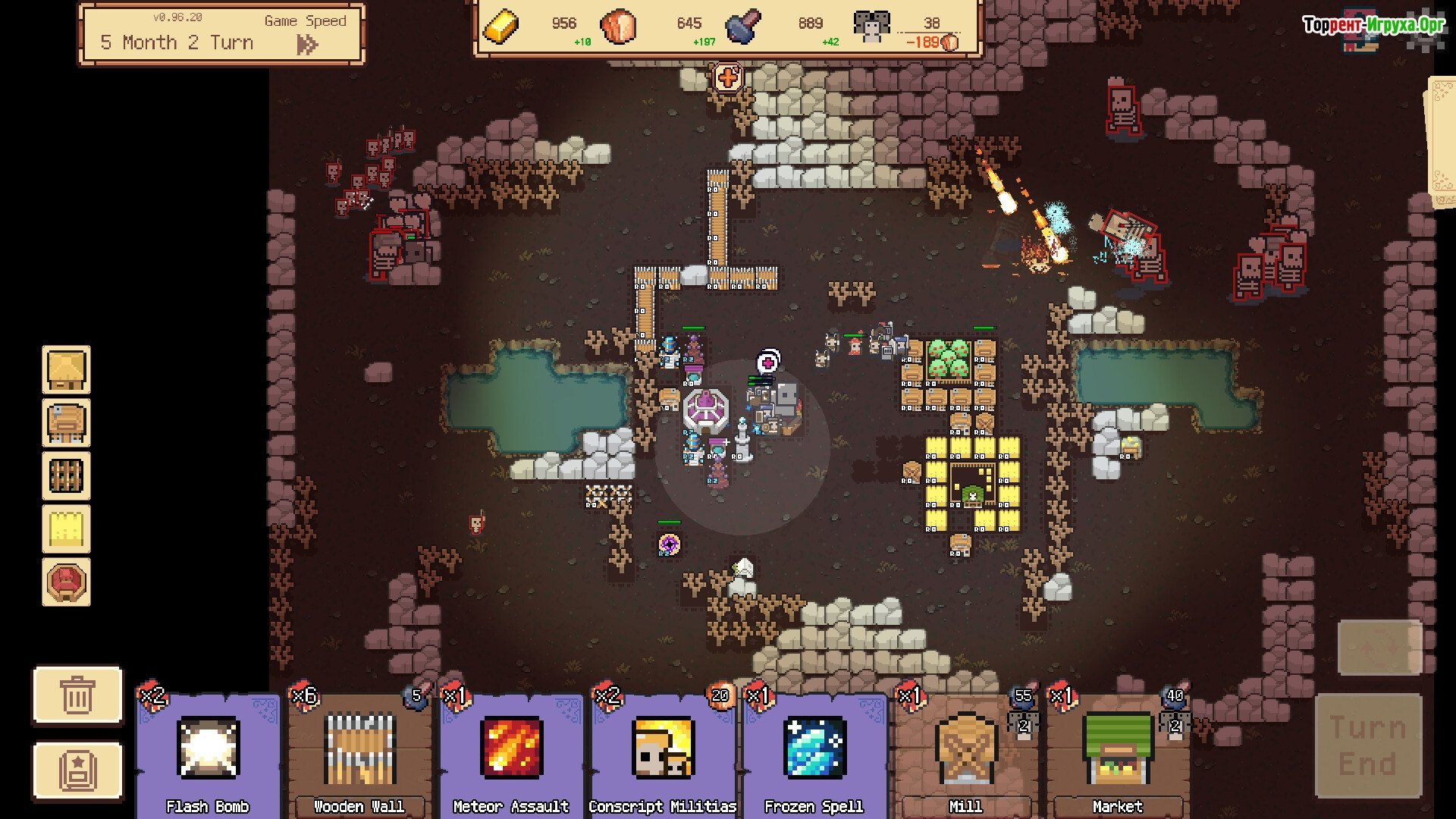Select the Conscript Militias card

(x=663, y=752)
